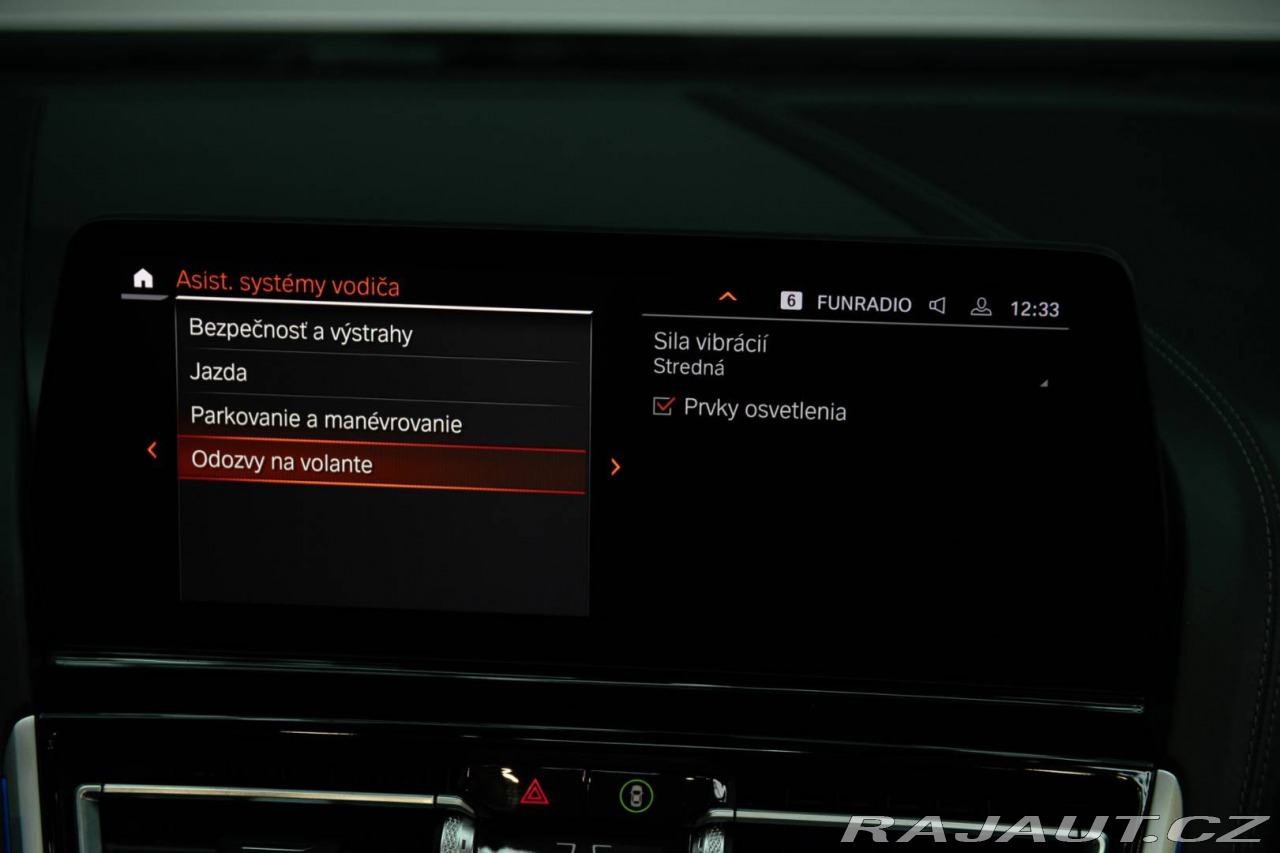Click the left orange back arrow

(152, 451)
